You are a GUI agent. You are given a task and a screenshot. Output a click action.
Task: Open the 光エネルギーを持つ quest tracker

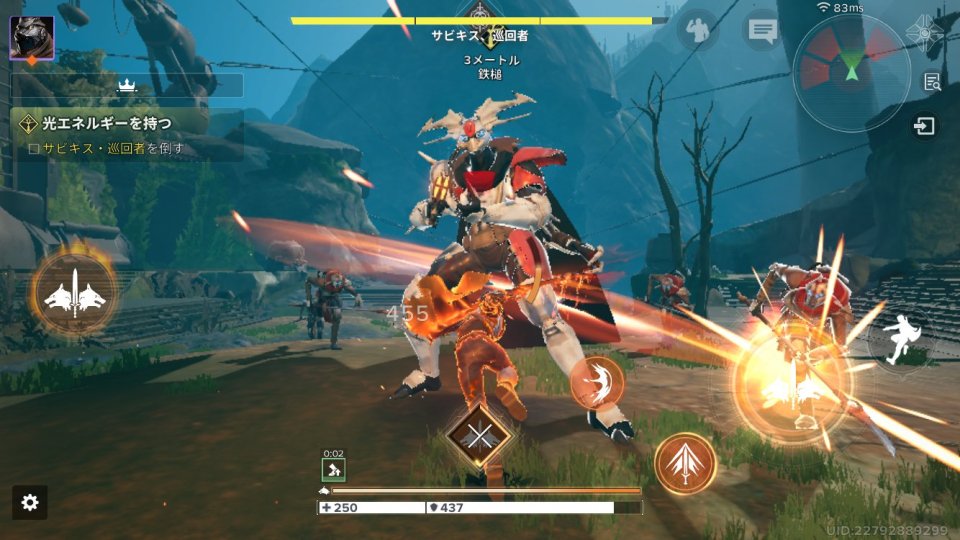[x=127, y=134]
